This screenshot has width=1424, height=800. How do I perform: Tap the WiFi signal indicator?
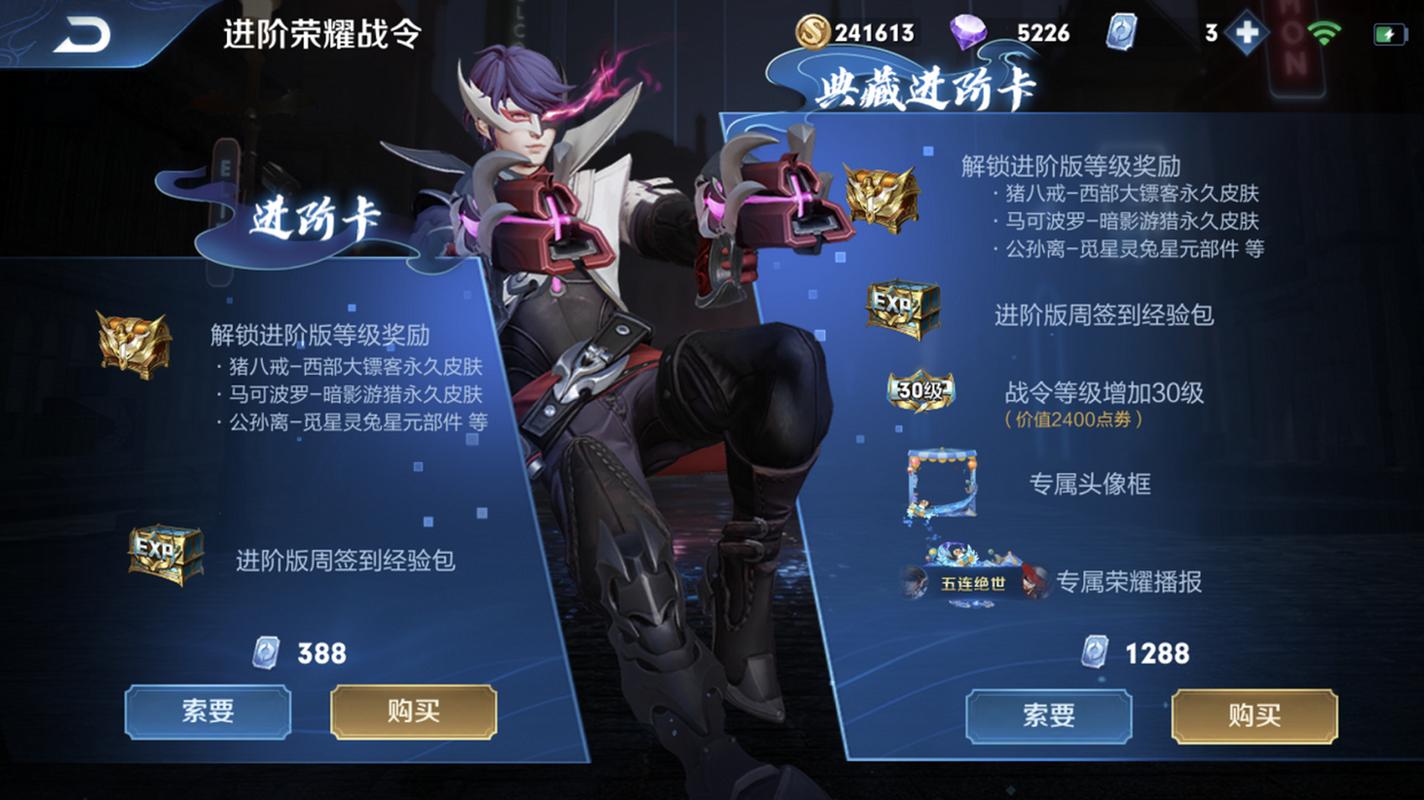coord(1325,32)
